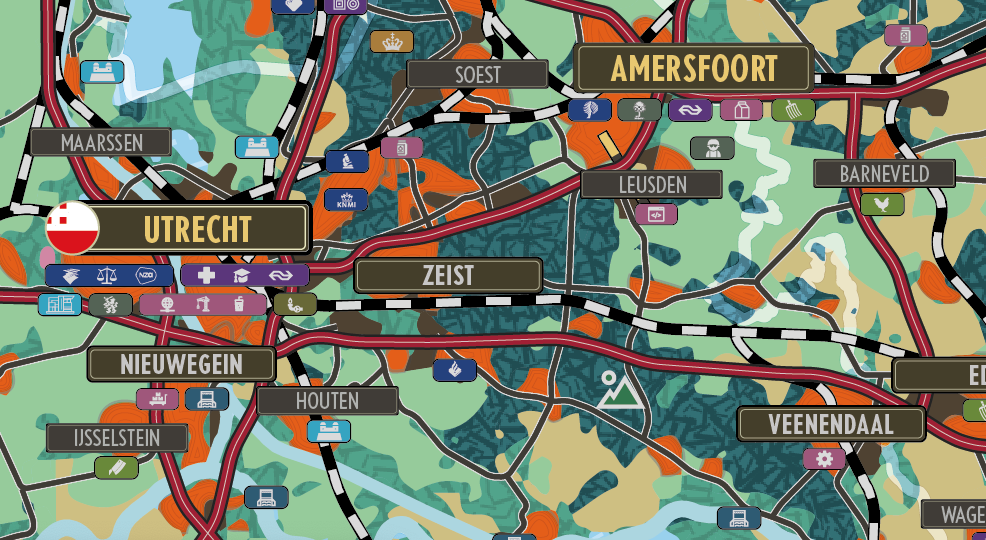Click the Amersfoort city label
The height and width of the screenshot is (540, 986).
(693, 69)
